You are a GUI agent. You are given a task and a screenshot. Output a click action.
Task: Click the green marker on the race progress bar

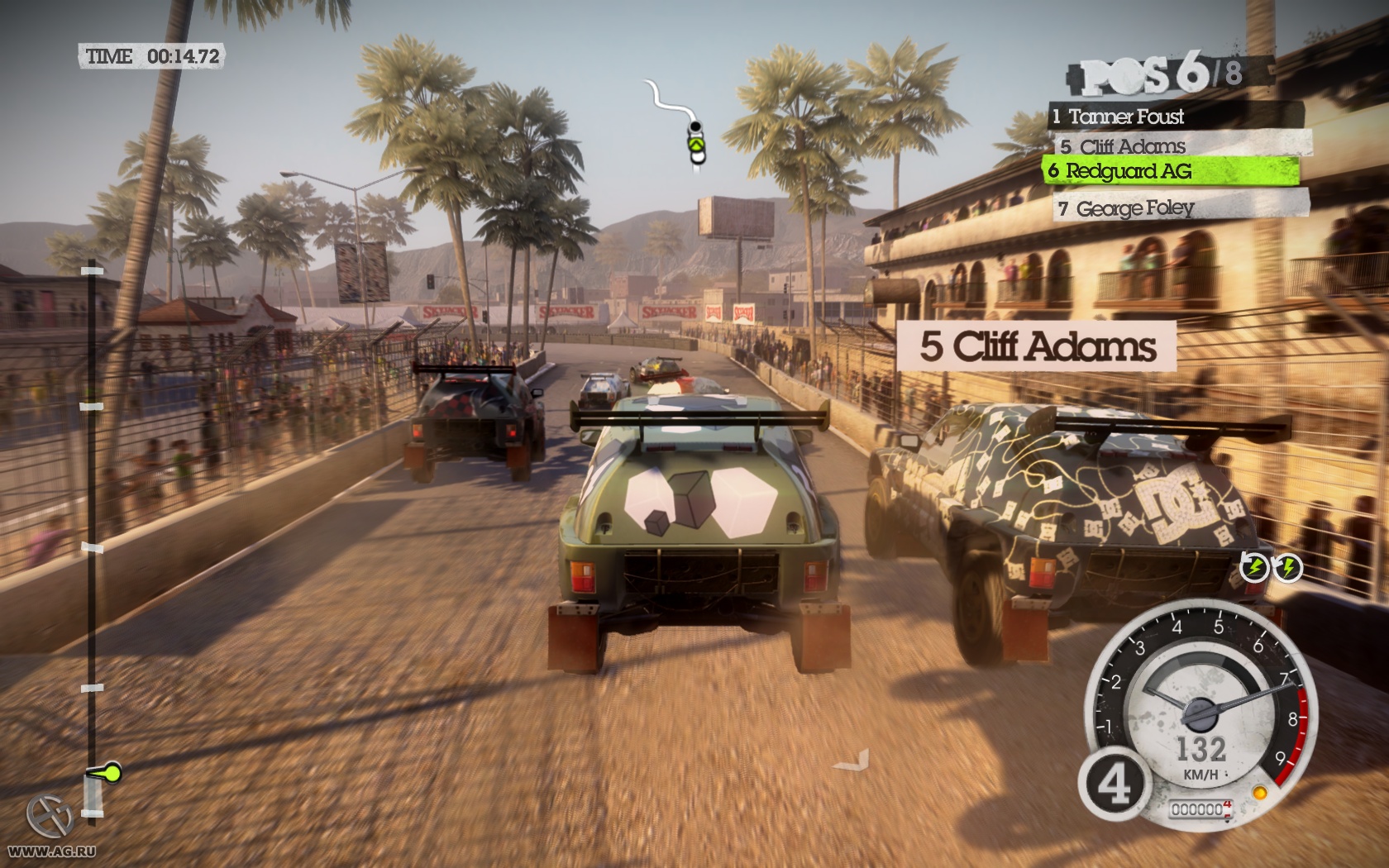click(x=106, y=774)
